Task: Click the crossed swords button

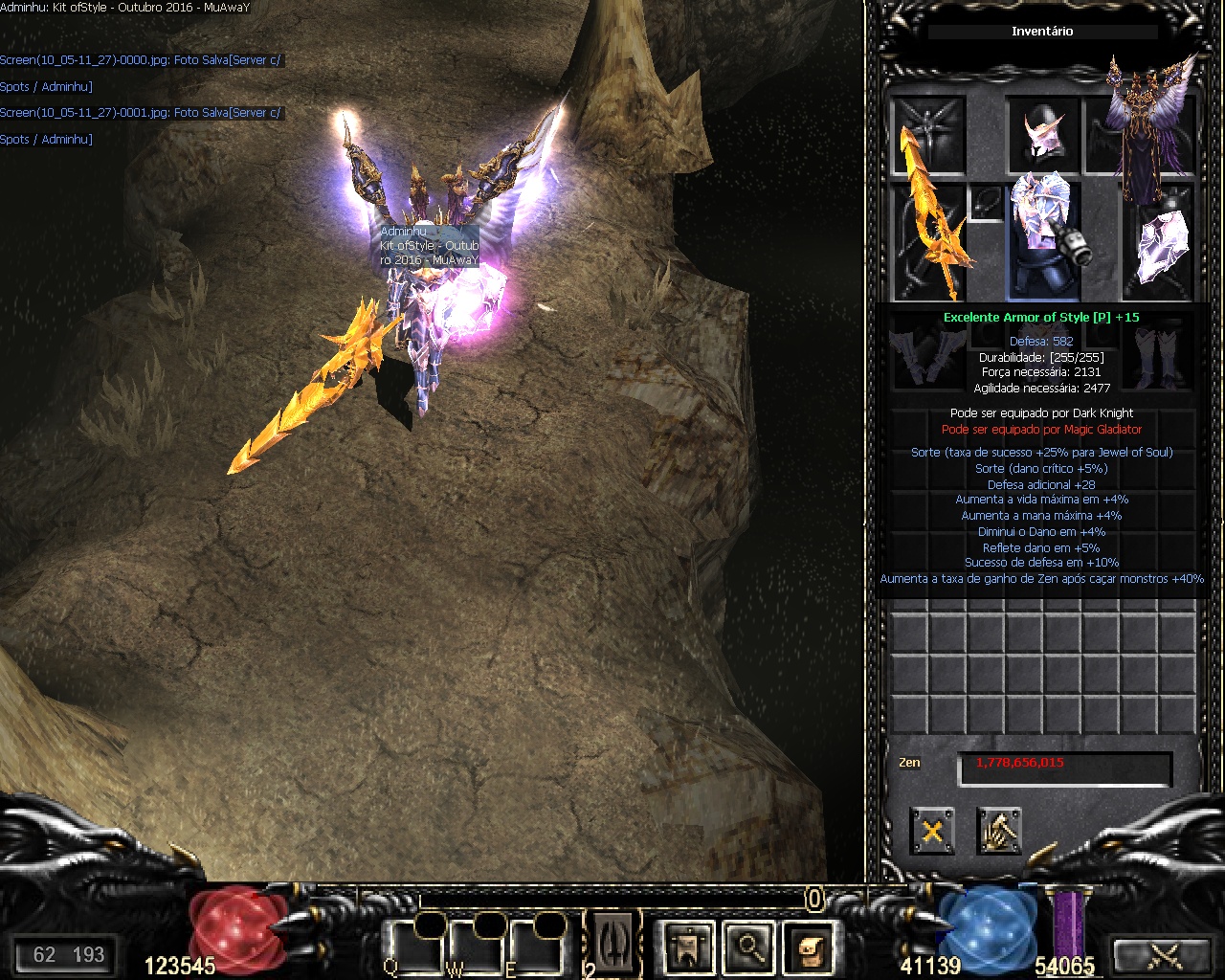Action: point(1165,955)
